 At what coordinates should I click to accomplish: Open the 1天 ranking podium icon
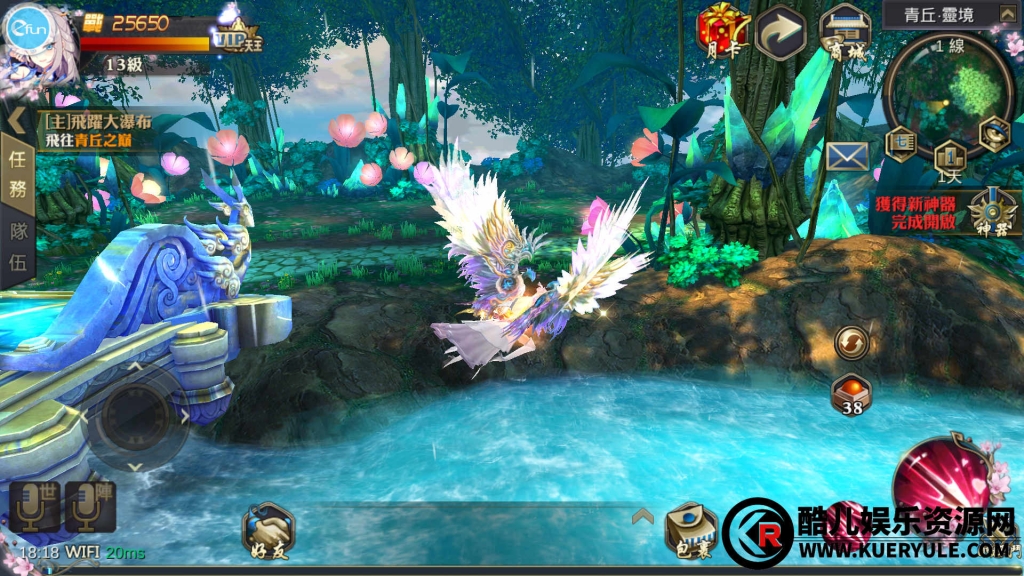point(949,156)
